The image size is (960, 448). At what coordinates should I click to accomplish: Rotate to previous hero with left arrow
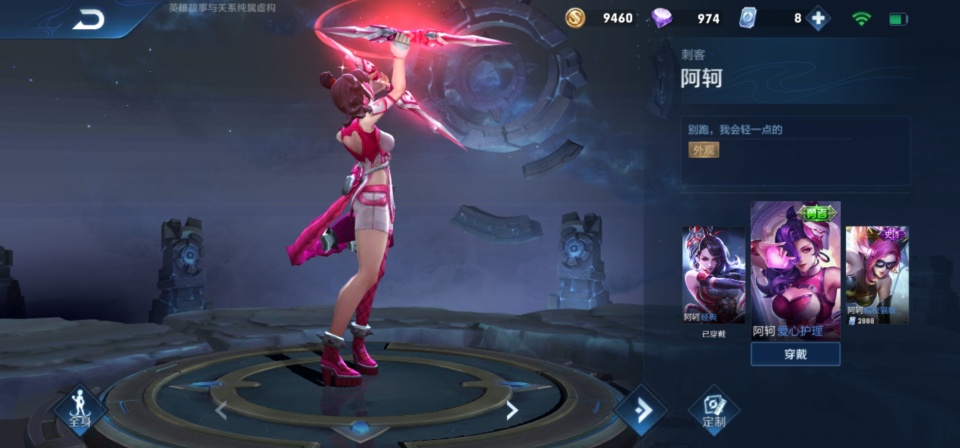(x=221, y=409)
